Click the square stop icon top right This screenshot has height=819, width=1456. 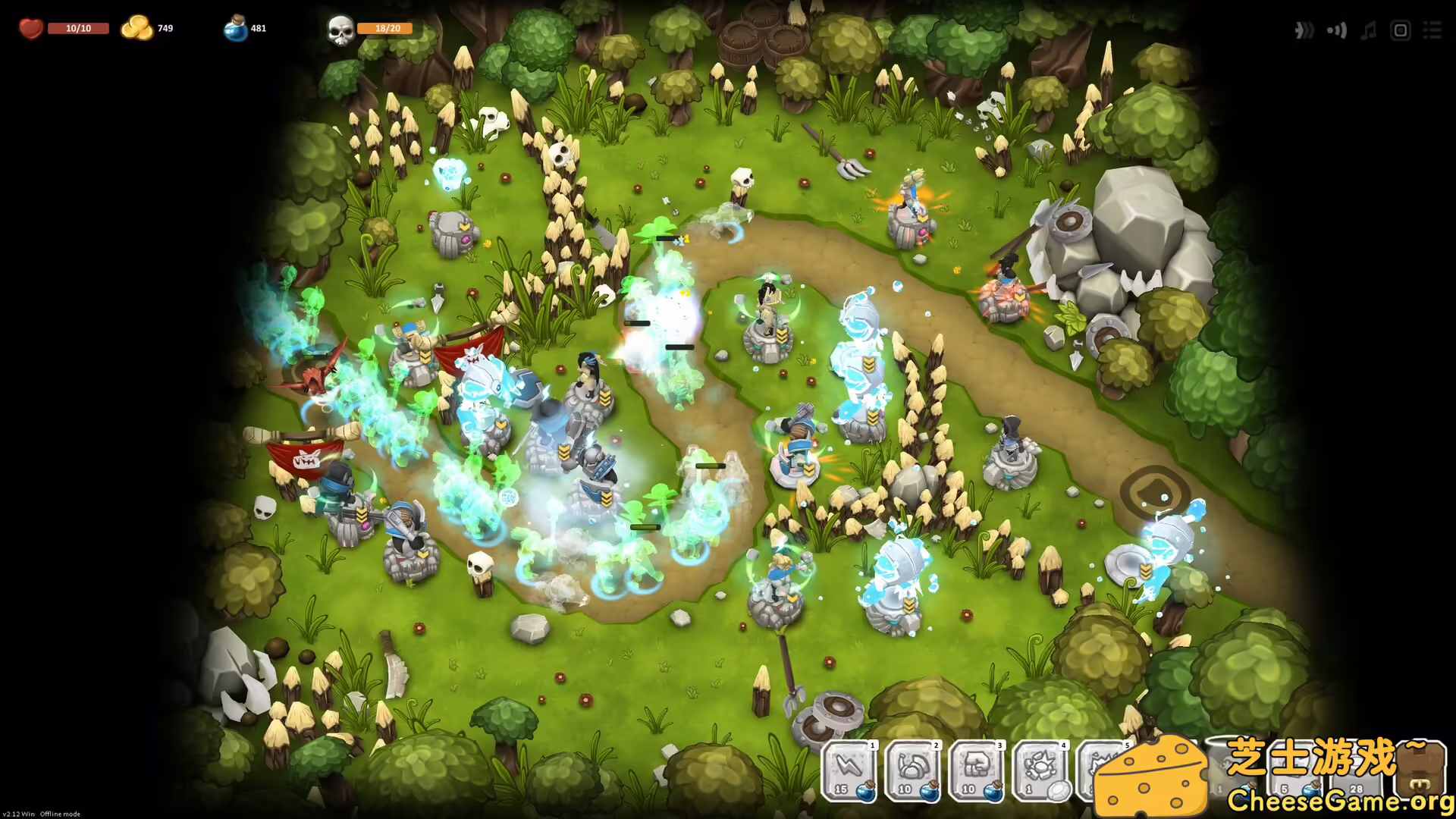1401,30
